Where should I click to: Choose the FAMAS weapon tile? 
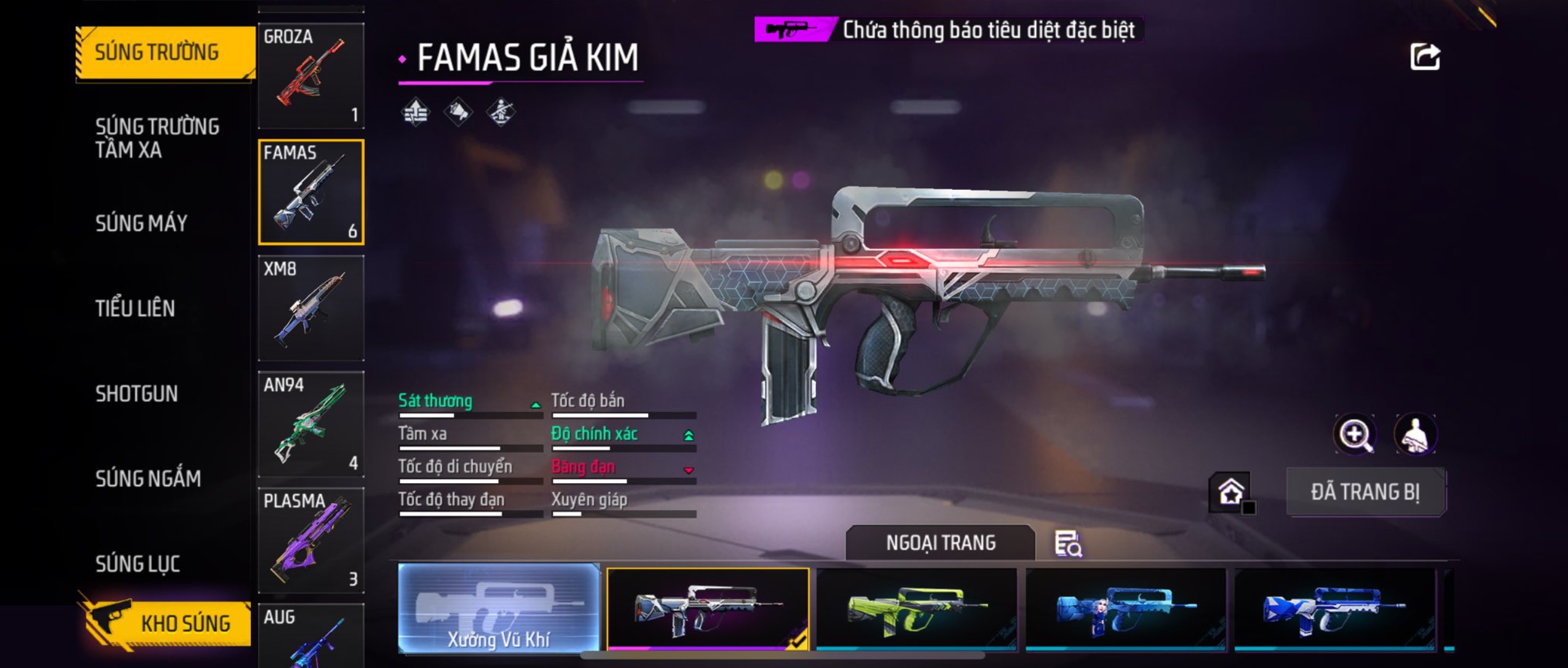[311, 192]
